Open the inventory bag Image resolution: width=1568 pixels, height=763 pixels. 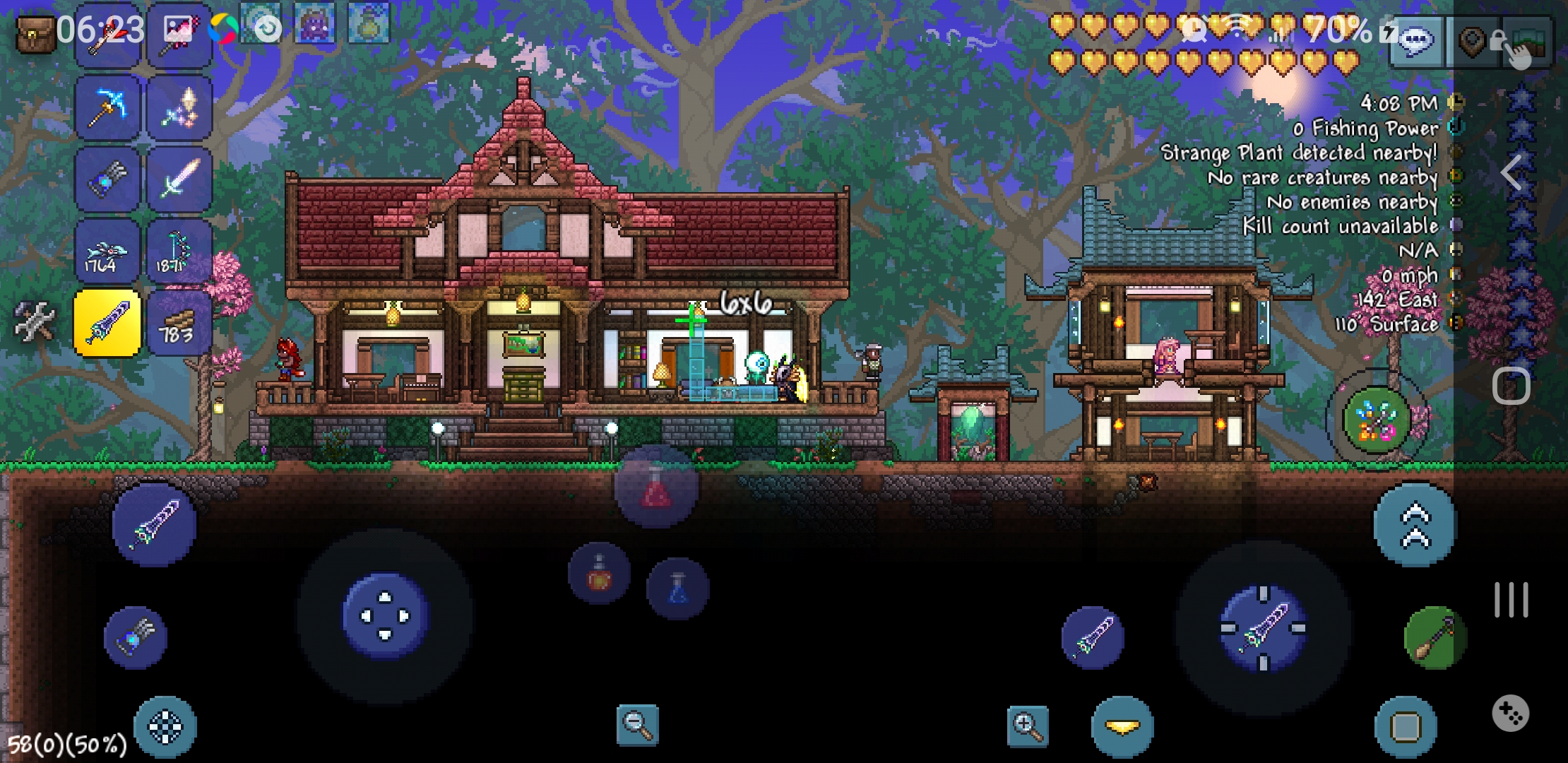35,34
